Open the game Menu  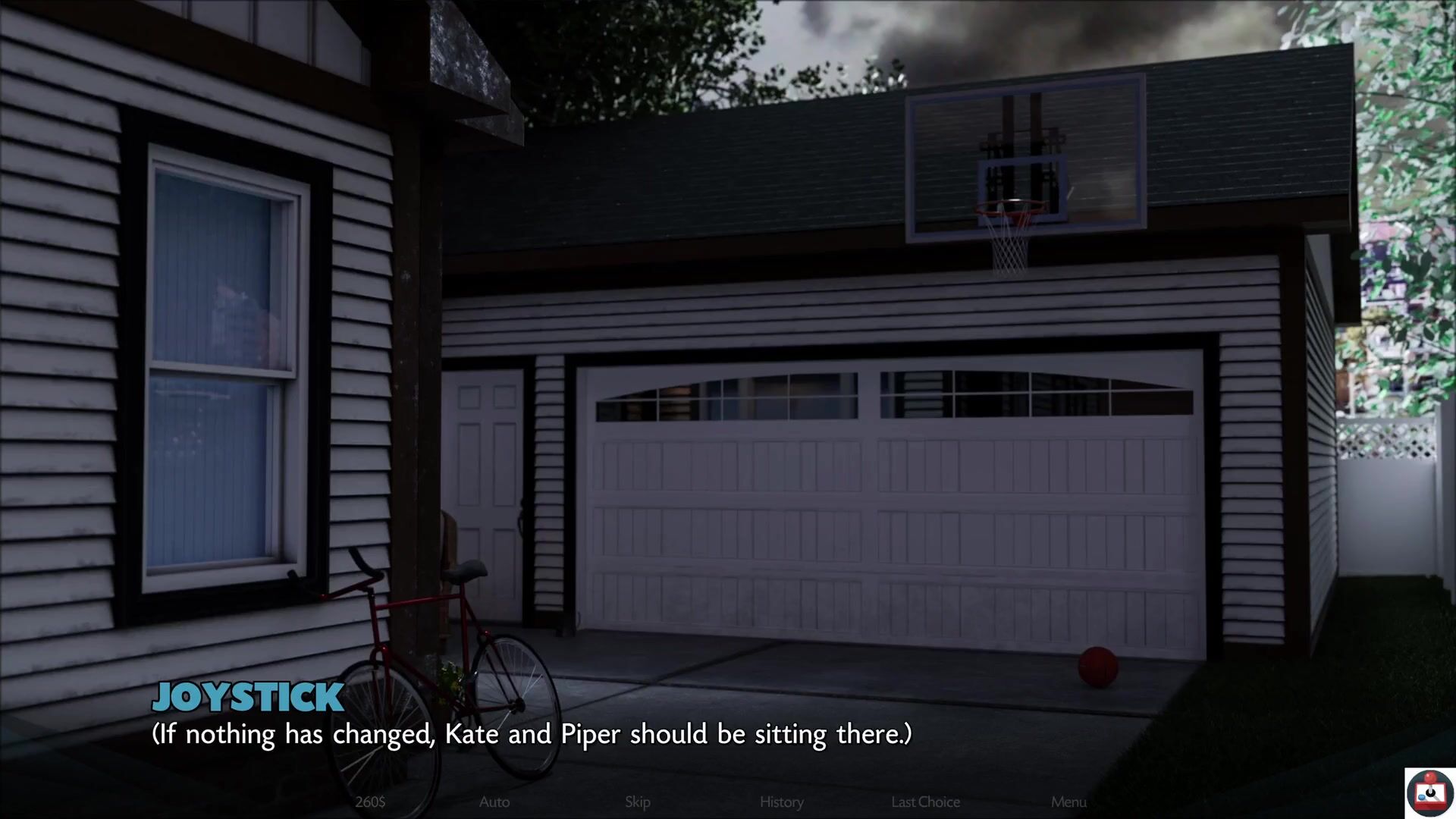1068,802
